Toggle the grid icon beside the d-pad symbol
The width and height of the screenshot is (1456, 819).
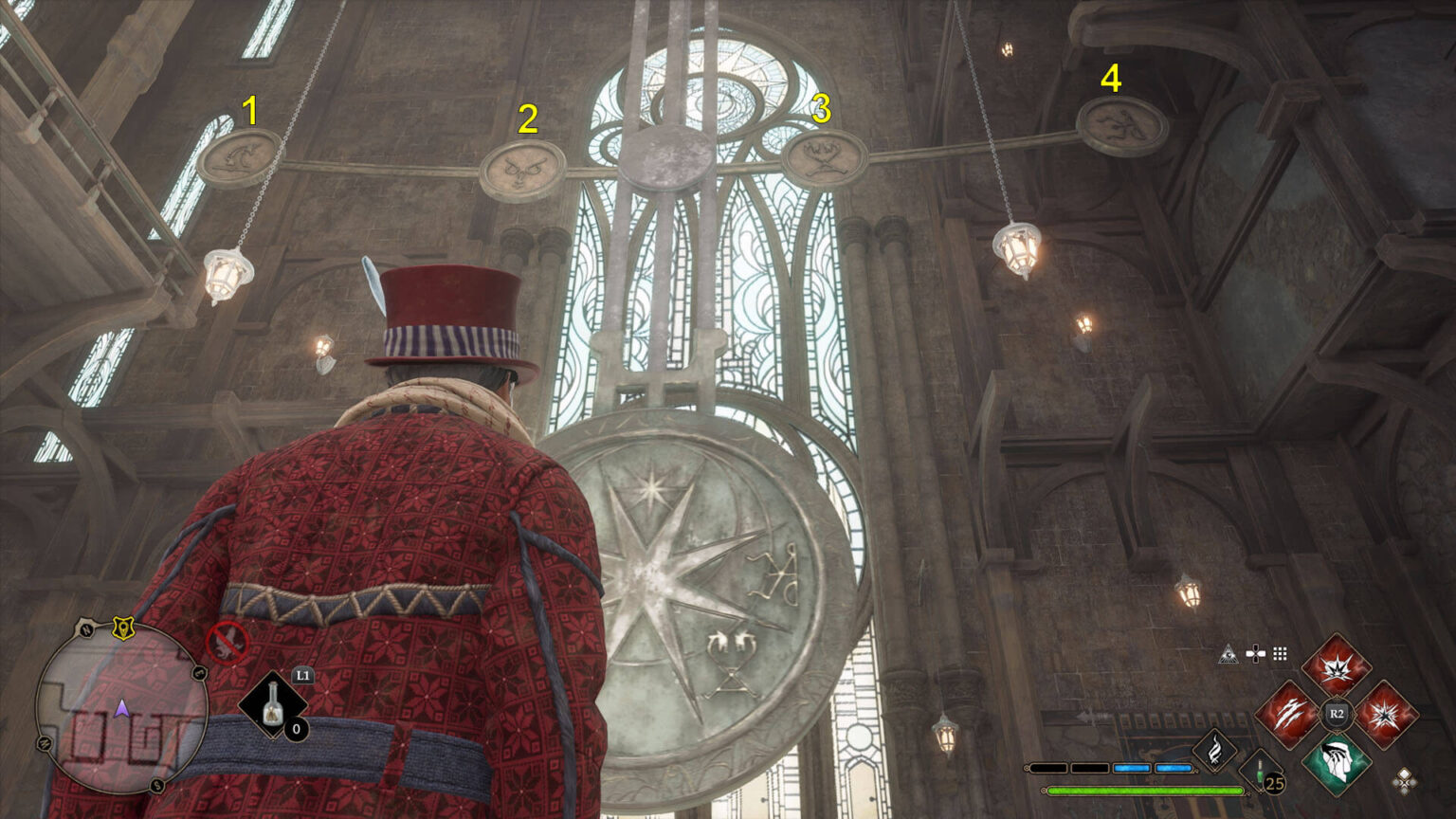[1280, 654]
